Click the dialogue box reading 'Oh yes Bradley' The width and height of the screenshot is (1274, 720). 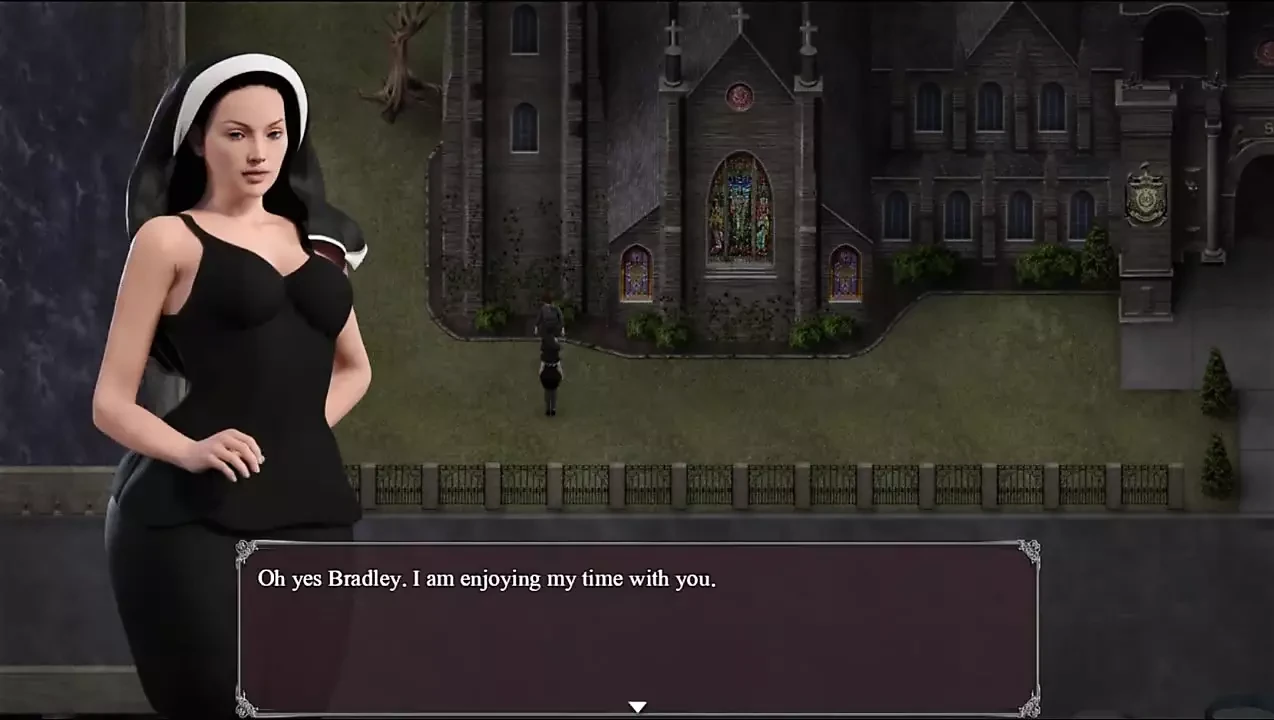[x=637, y=627]
